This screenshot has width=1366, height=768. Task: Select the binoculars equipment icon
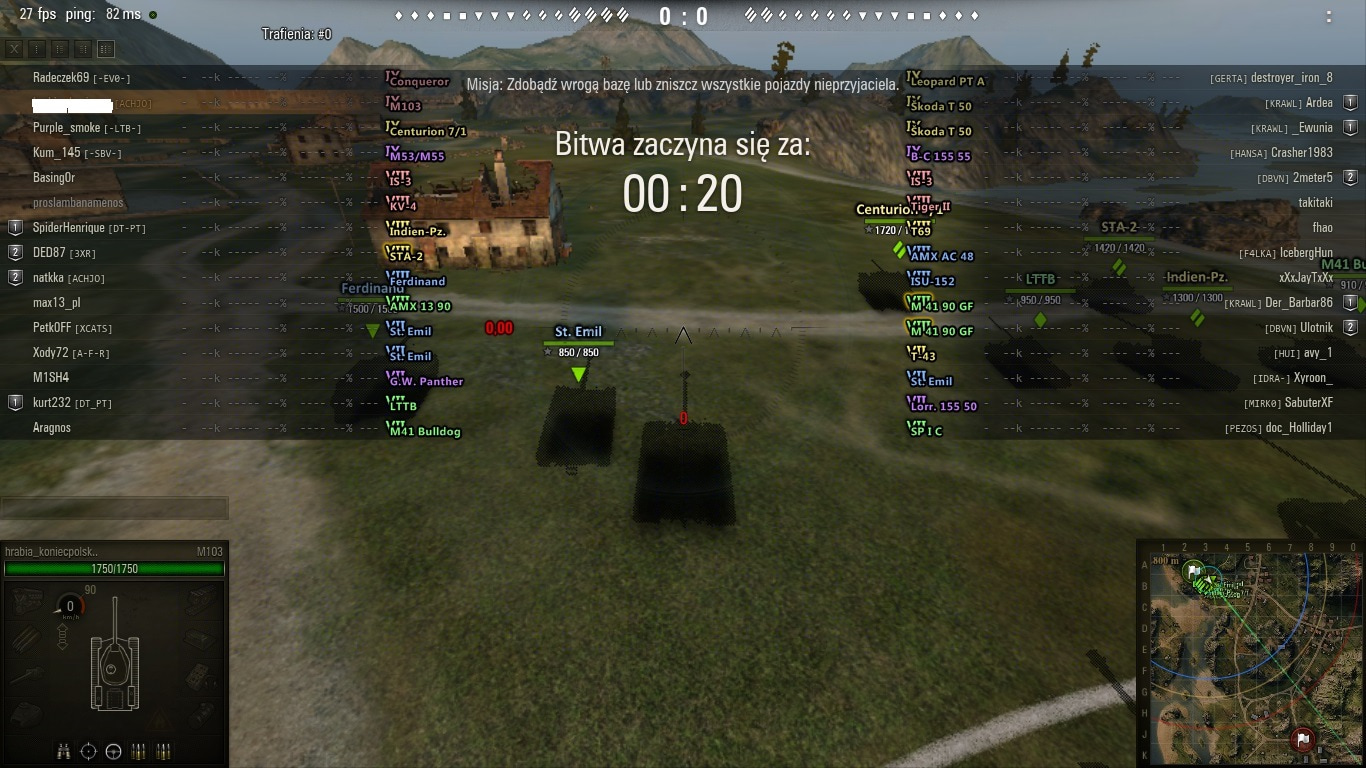point(64,751)
